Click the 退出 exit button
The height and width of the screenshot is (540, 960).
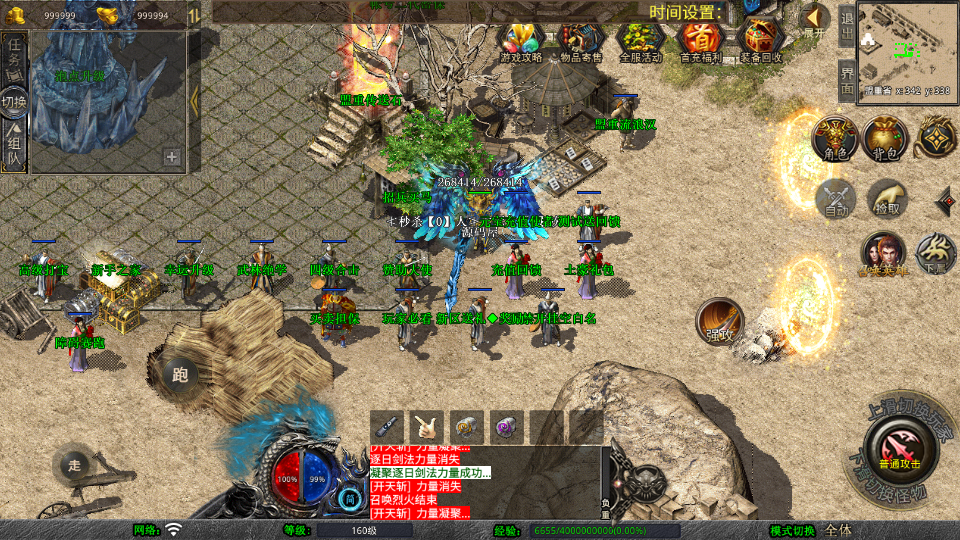846,25
